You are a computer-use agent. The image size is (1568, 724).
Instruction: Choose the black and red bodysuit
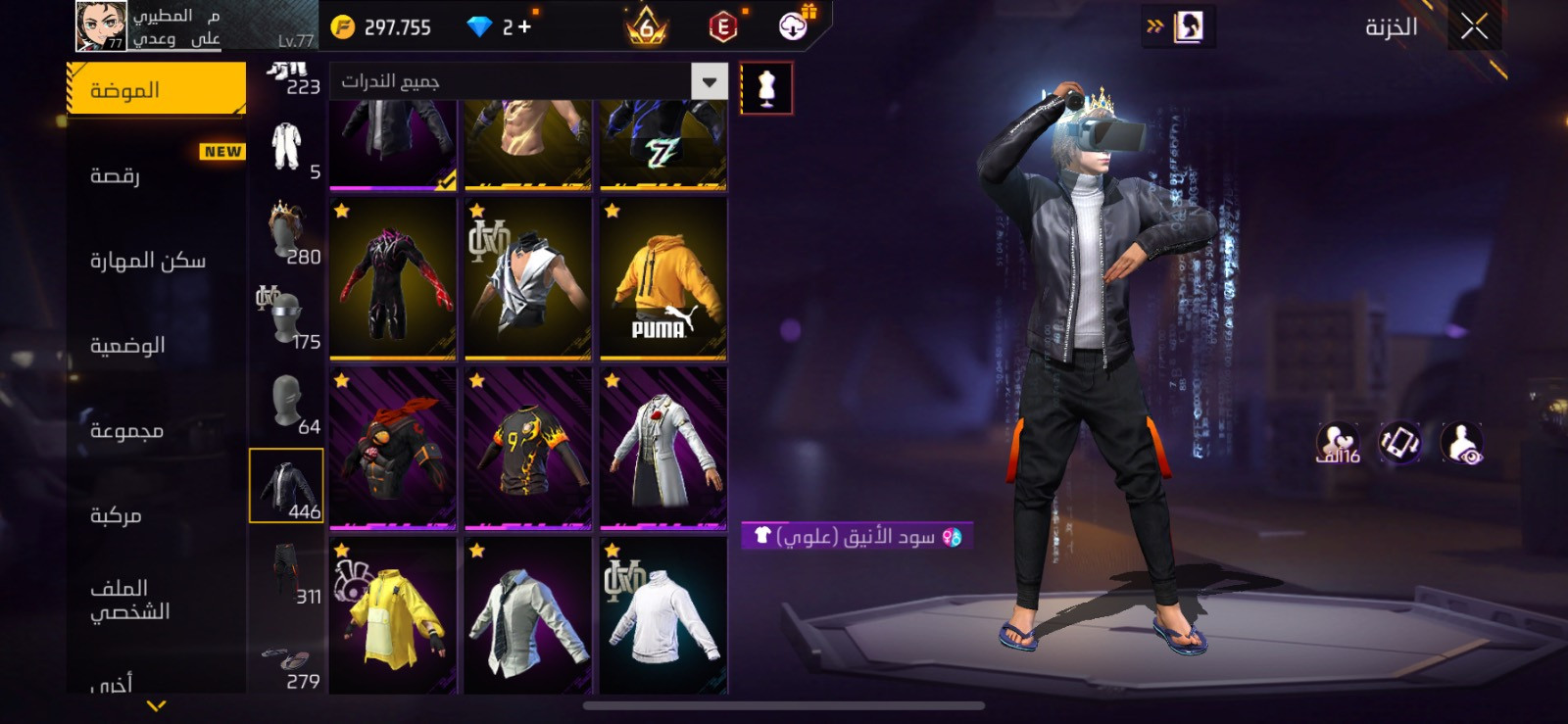pos(393,279)
